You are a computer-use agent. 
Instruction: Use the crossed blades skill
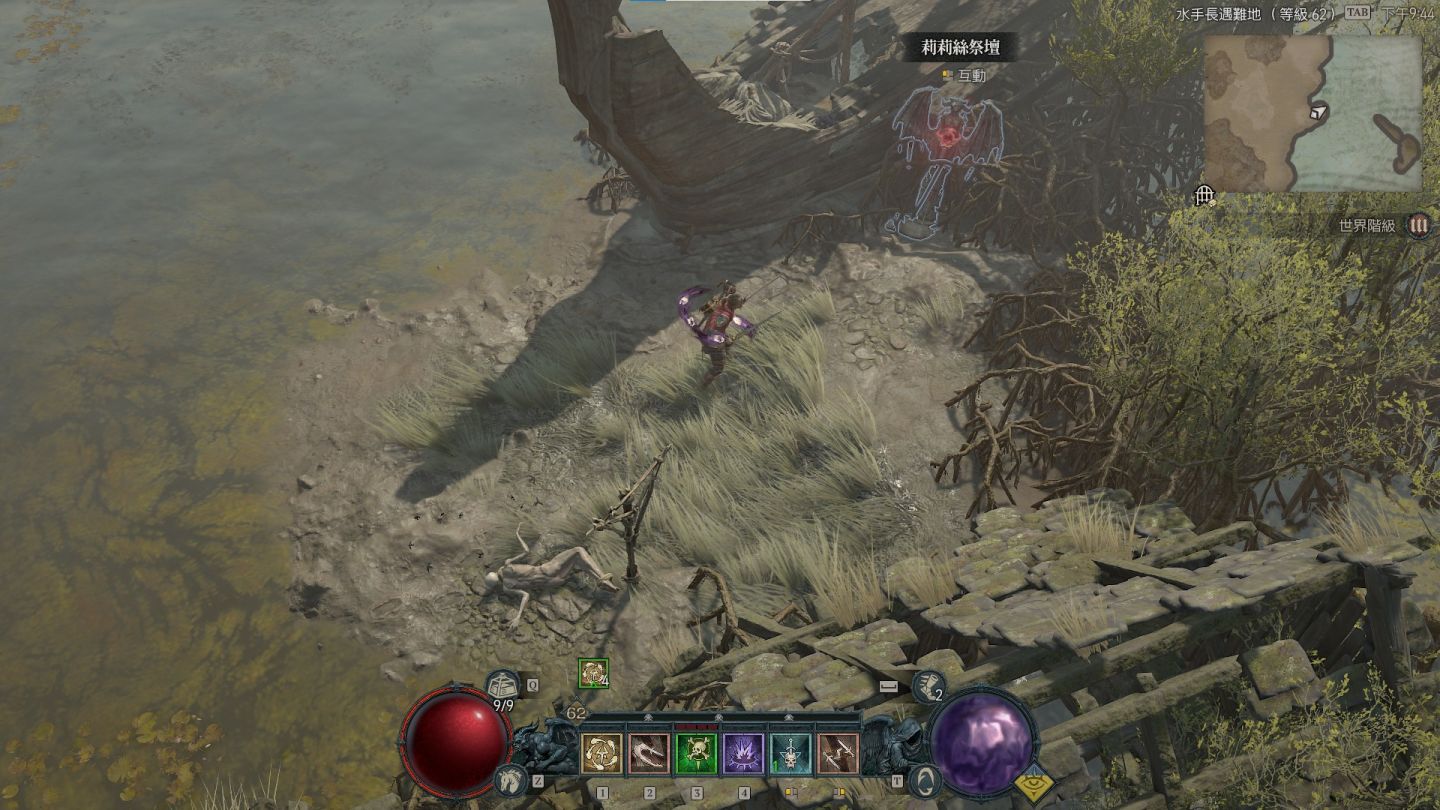[838, 754]
